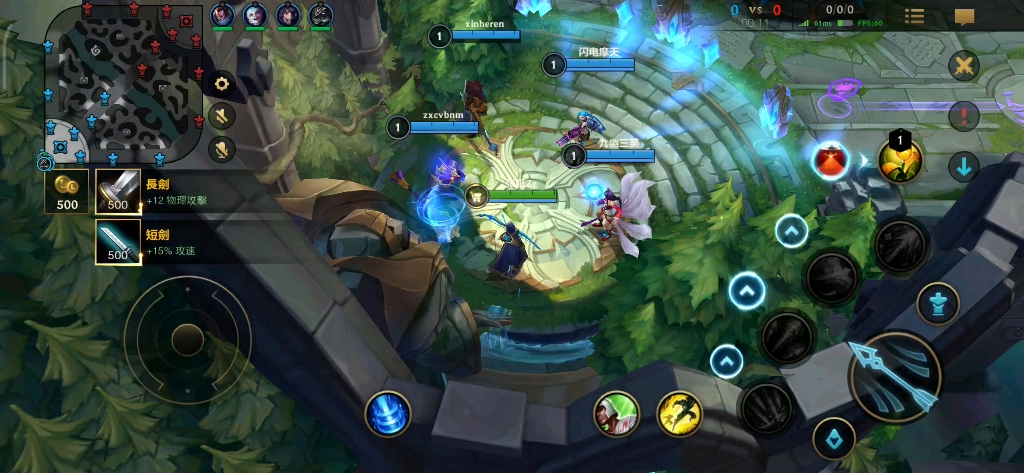This screenshot has height=473, width=1024.
Task: Select the tower-targeting button
Action: click(937, 303)
